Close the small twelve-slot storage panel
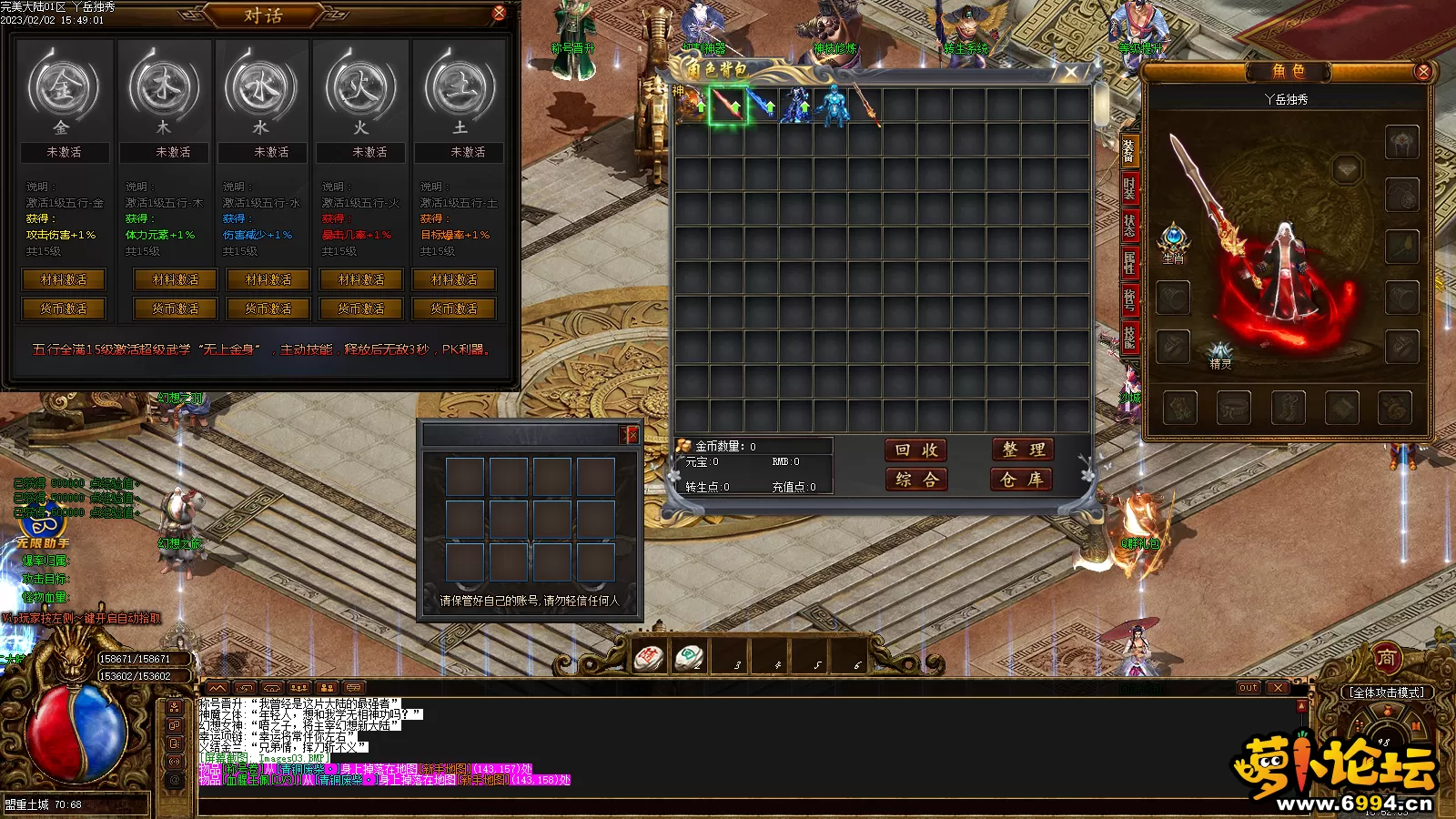Image resolution: width=1456 pixels, height=819 pixels. pos(632,435)
